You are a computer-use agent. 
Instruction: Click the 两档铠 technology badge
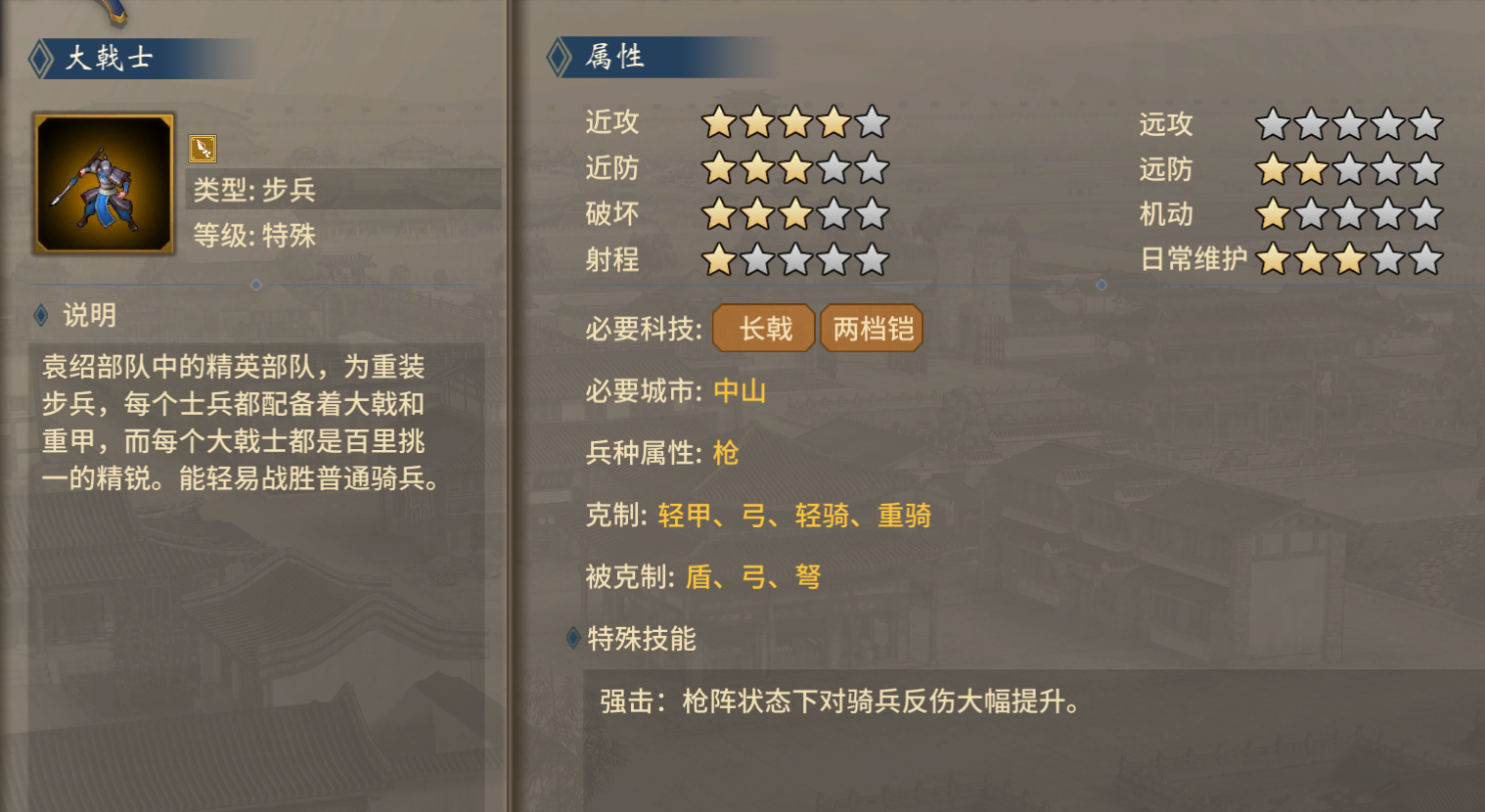[x=871, y=329]
